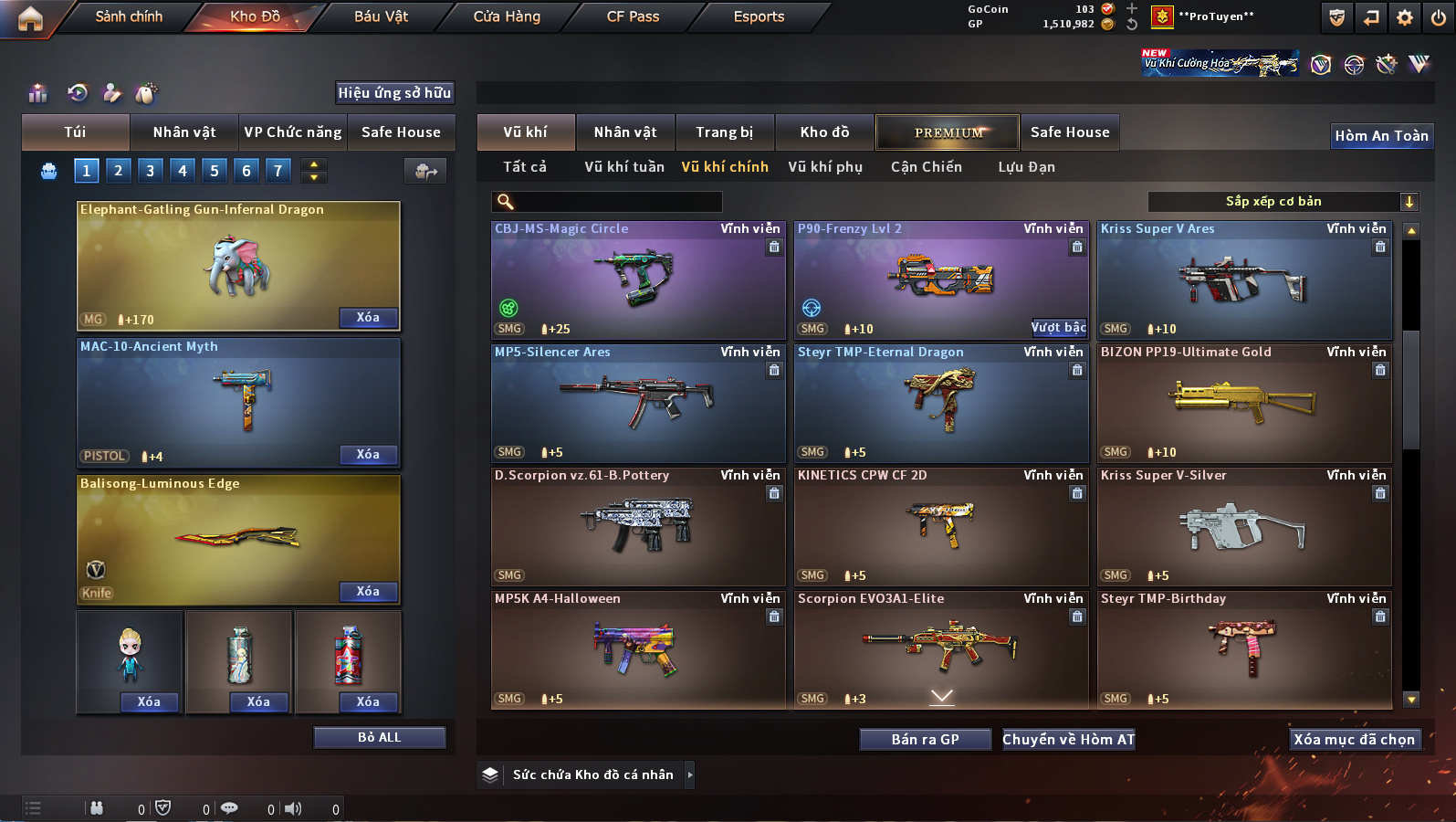Open the Sắp xếp cơ bản sort dropdown
The height and width of the screenshot is (822, 1456).
pos(1283,202)
